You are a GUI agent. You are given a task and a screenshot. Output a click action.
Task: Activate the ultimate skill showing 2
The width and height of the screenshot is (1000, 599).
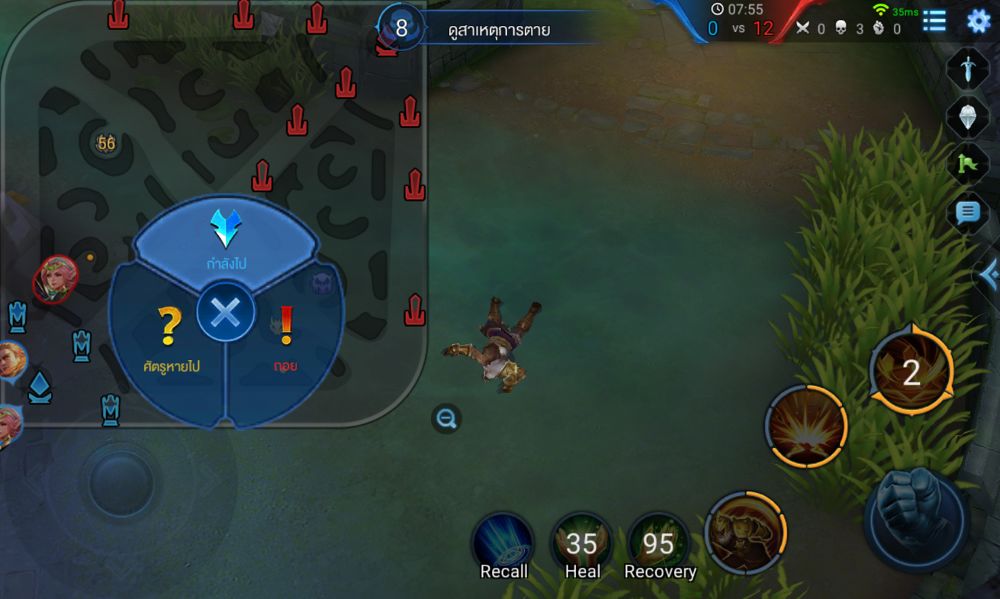(911, 373)
